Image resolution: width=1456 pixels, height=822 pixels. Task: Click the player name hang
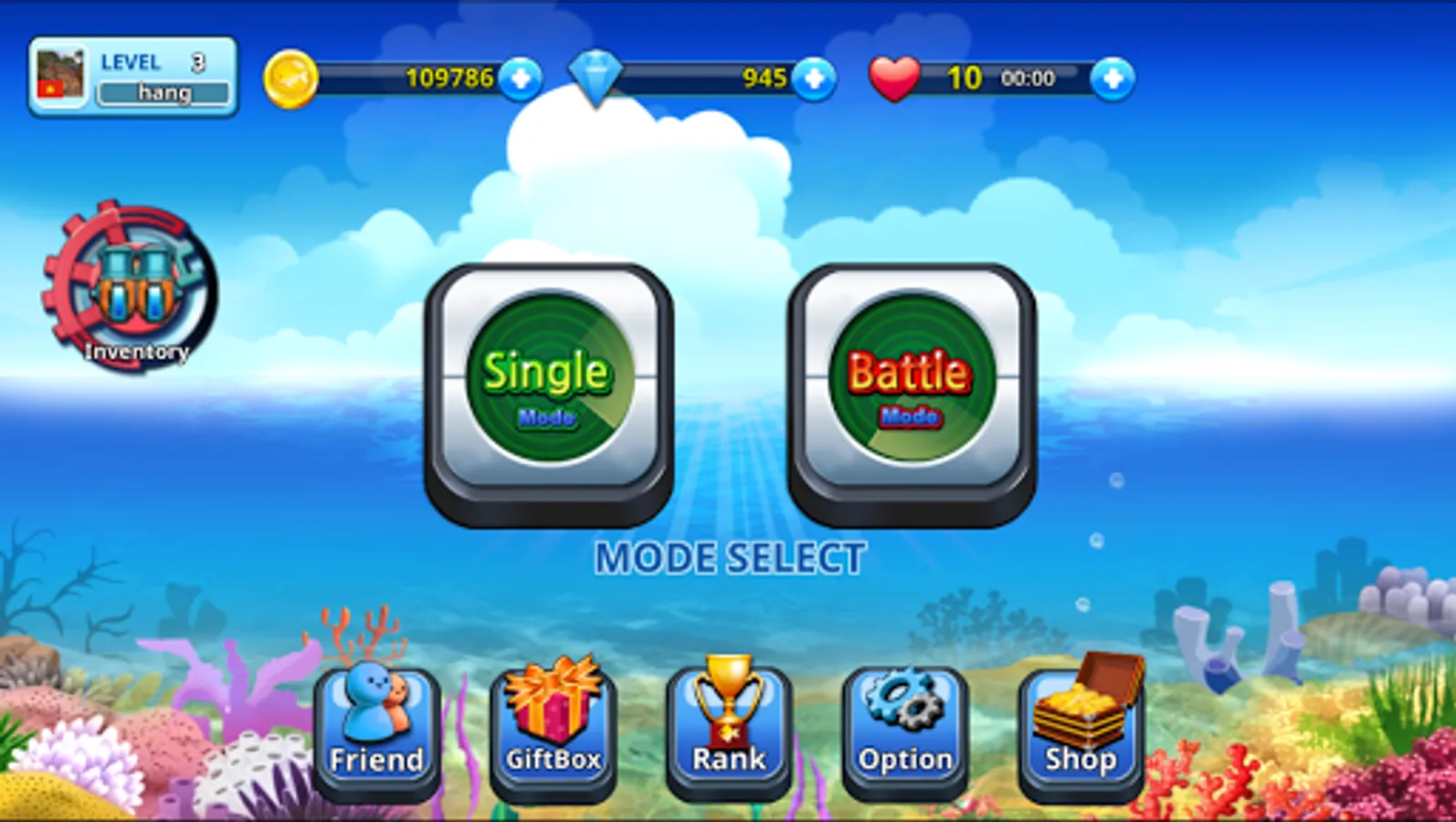(164, 91)
